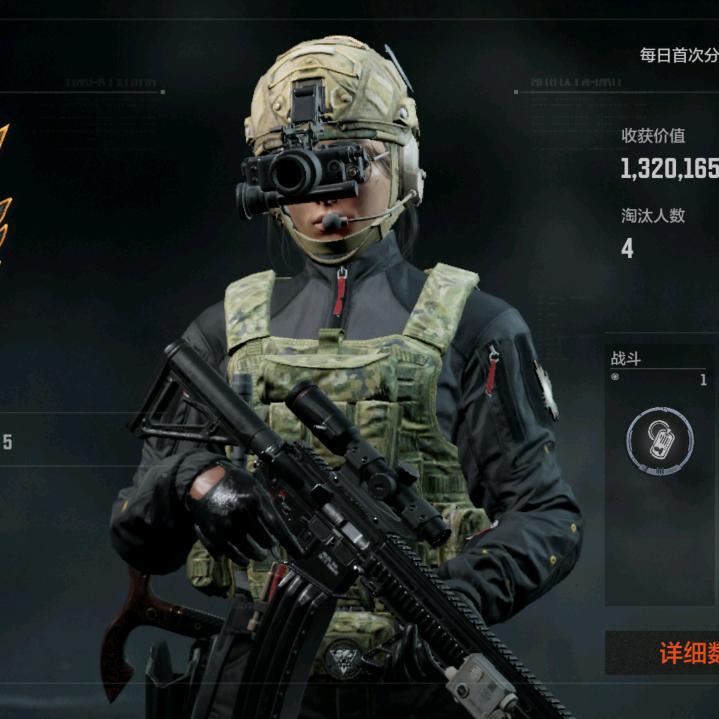Select the dog tag icon under 战斗
This screenshot has width=719, height=719.
(660, 441)
